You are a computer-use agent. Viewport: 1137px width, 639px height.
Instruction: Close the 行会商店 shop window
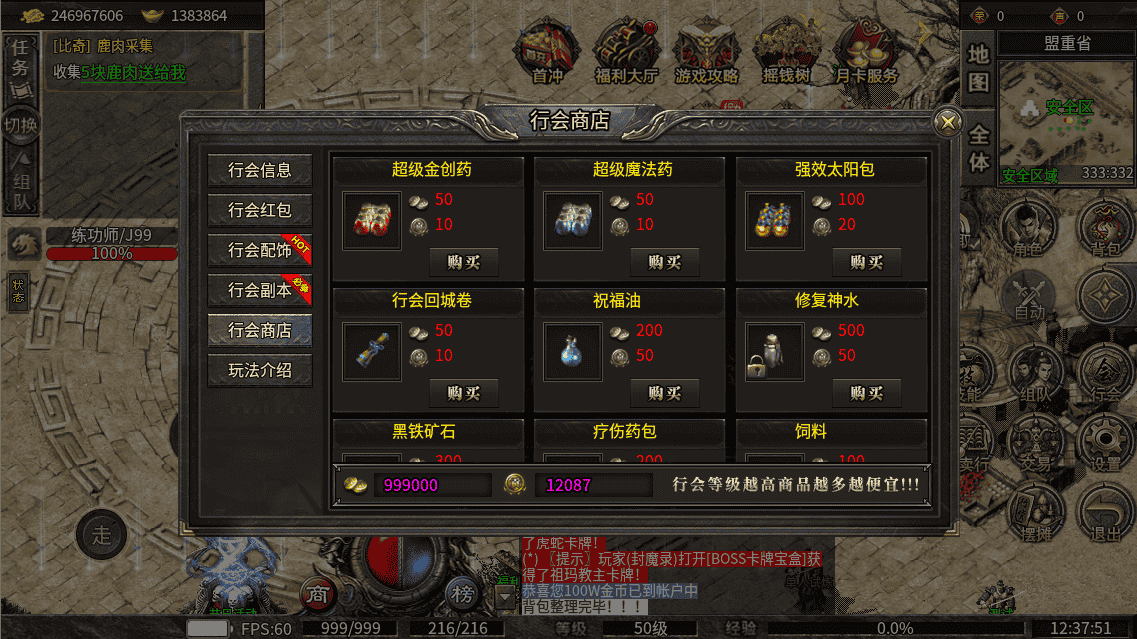pos(947,122)
